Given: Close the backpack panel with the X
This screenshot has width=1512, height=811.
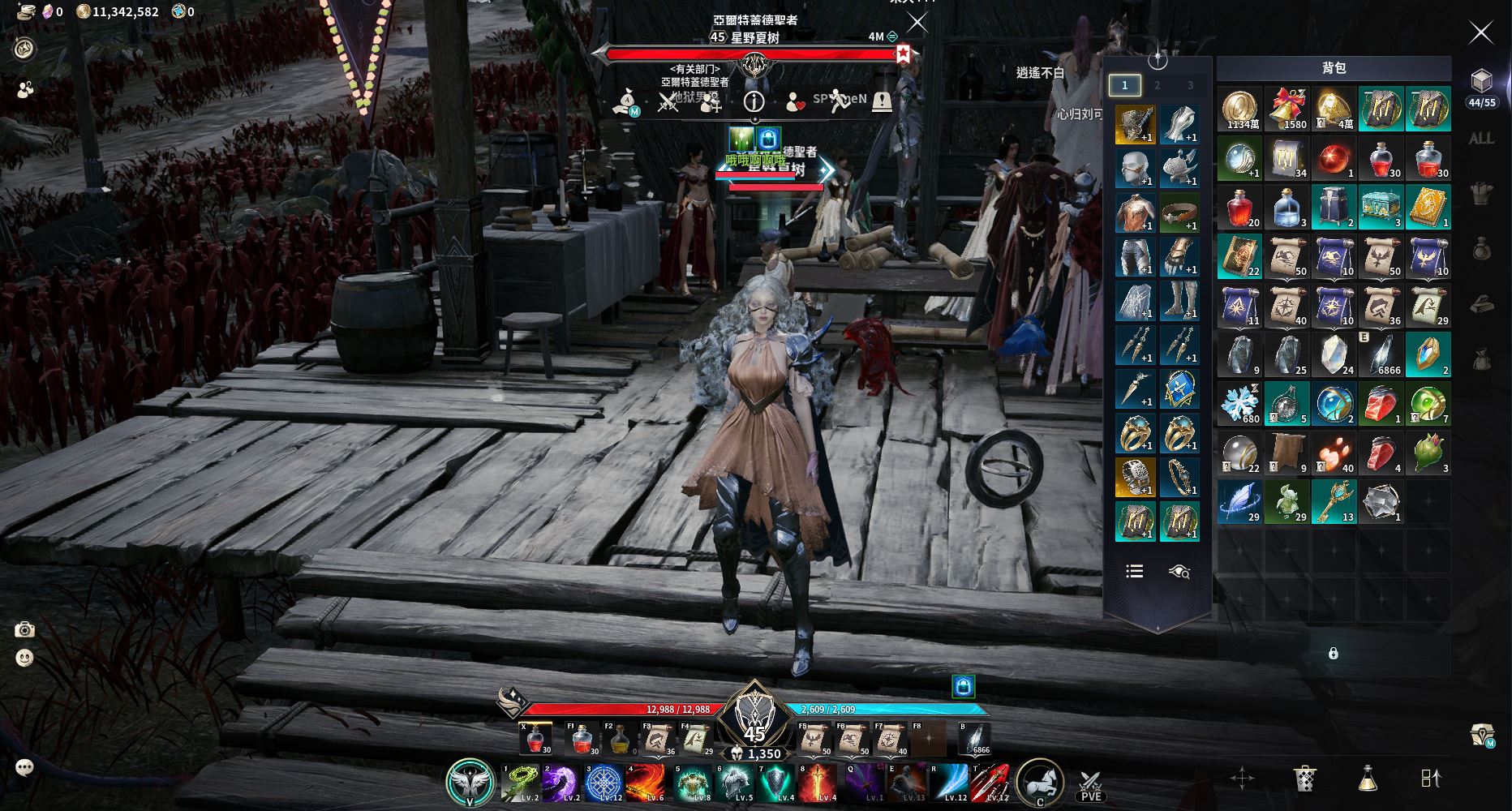Looking at the screenshot, I should click(1480, 32).
